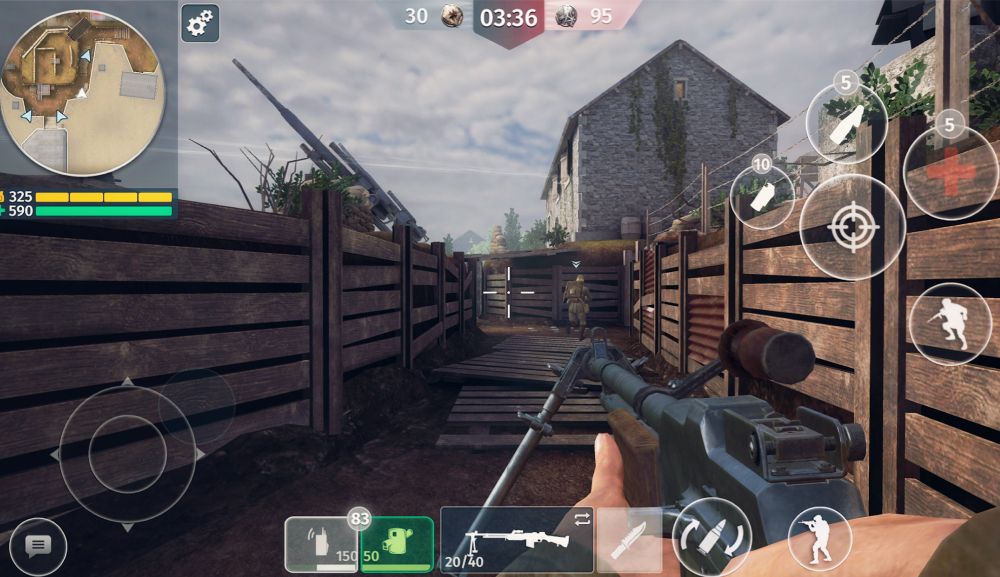The height and width of the screenshot is (577, 1000).
Task: Tap the running soldier sprint button
Action: [949, 324]
